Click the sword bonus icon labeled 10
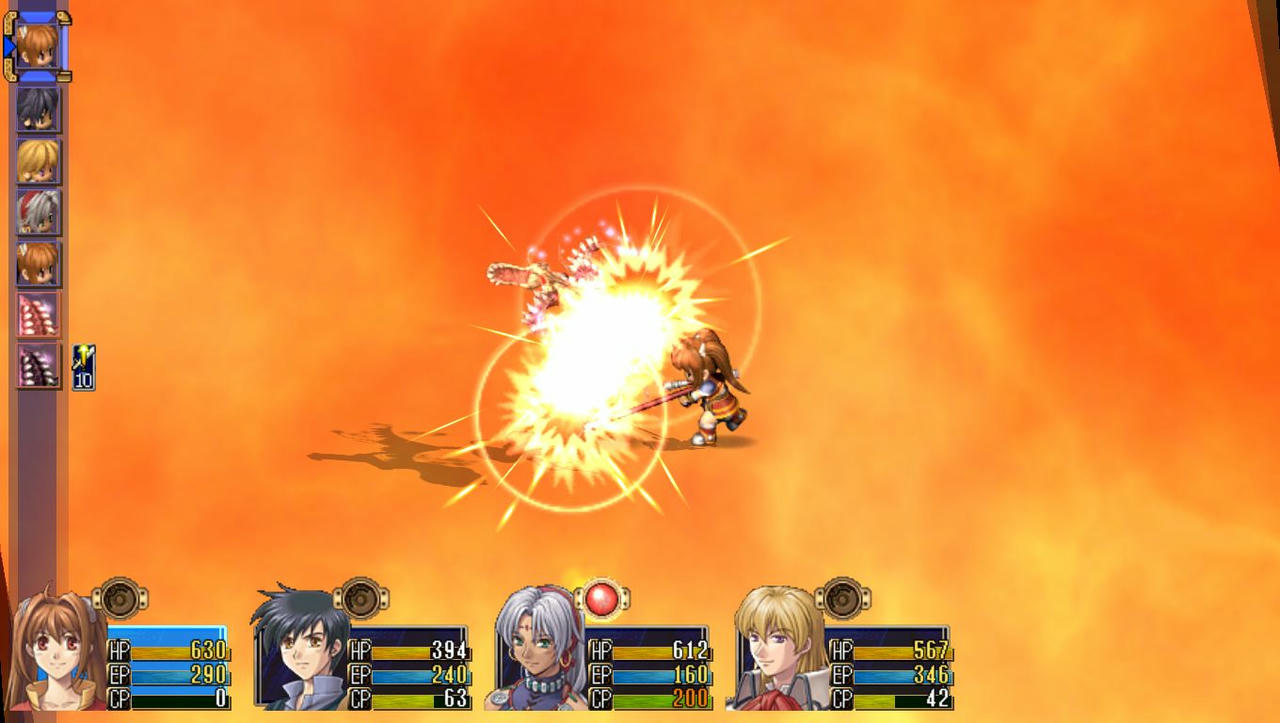Screen dimensions: 1280x723 click(82, 368)
